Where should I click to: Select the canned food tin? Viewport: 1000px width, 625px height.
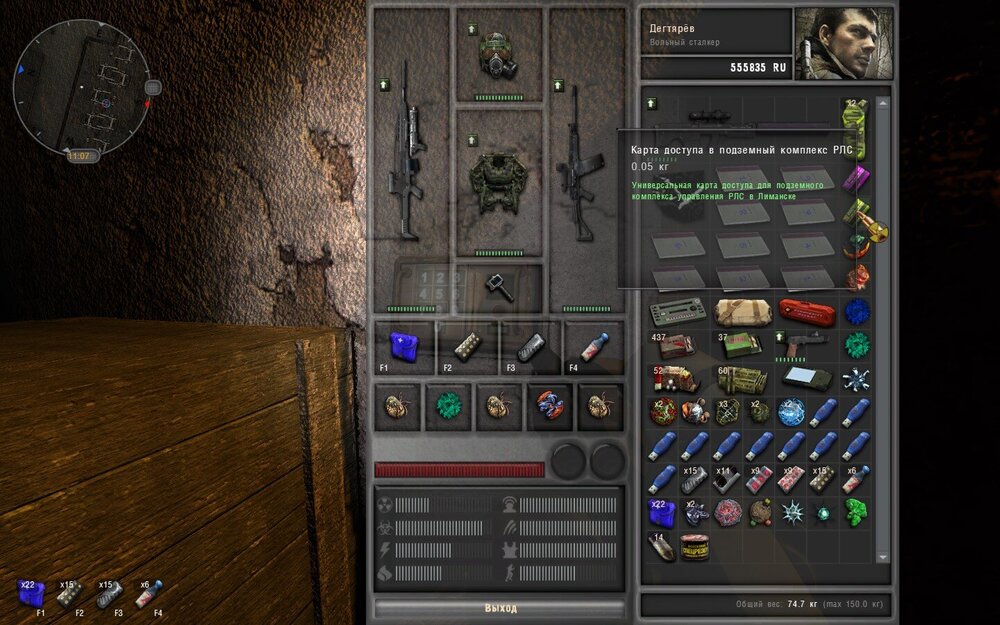click(695, 547)
